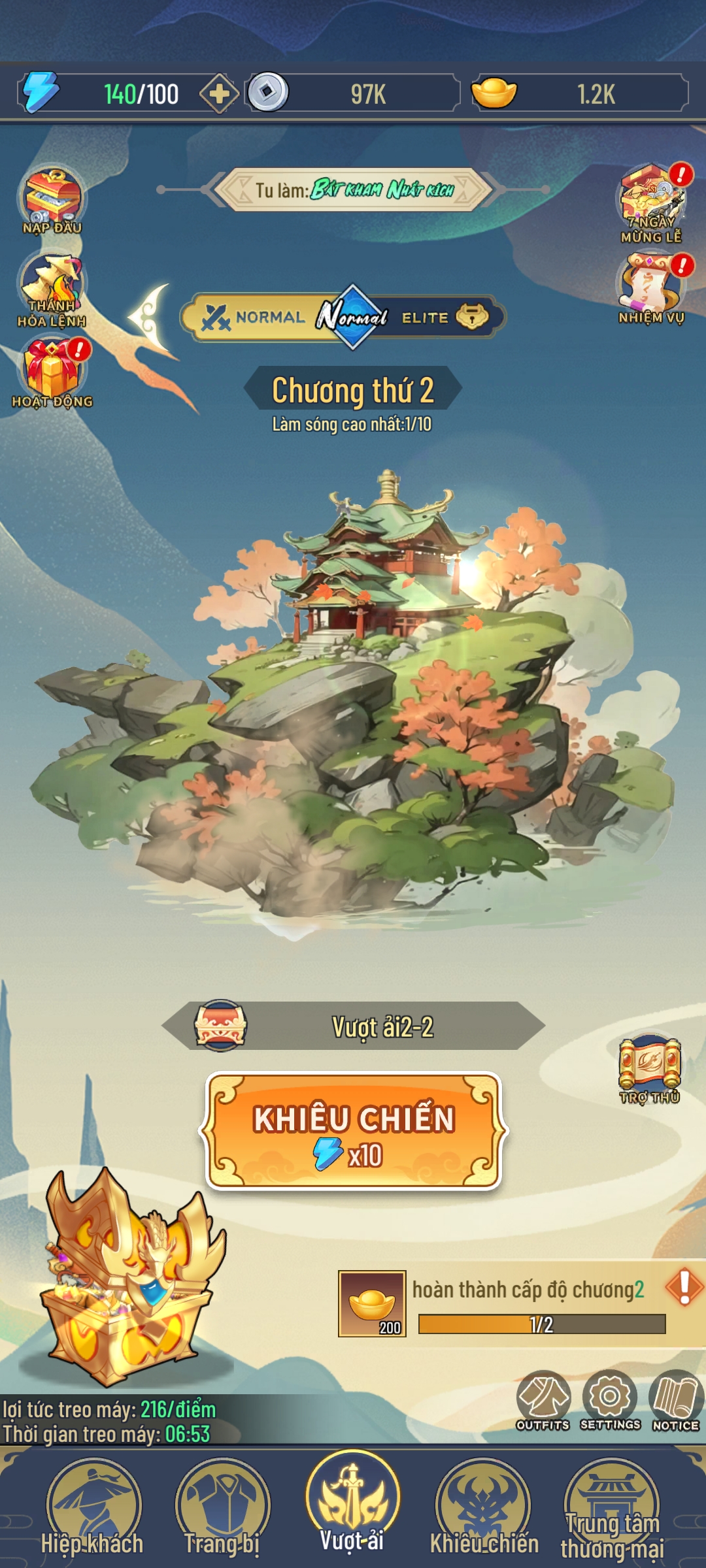Switch to the Hiệp khách heroes tab
This screenshot has height=1568, width=706.
pos(92,1509)
